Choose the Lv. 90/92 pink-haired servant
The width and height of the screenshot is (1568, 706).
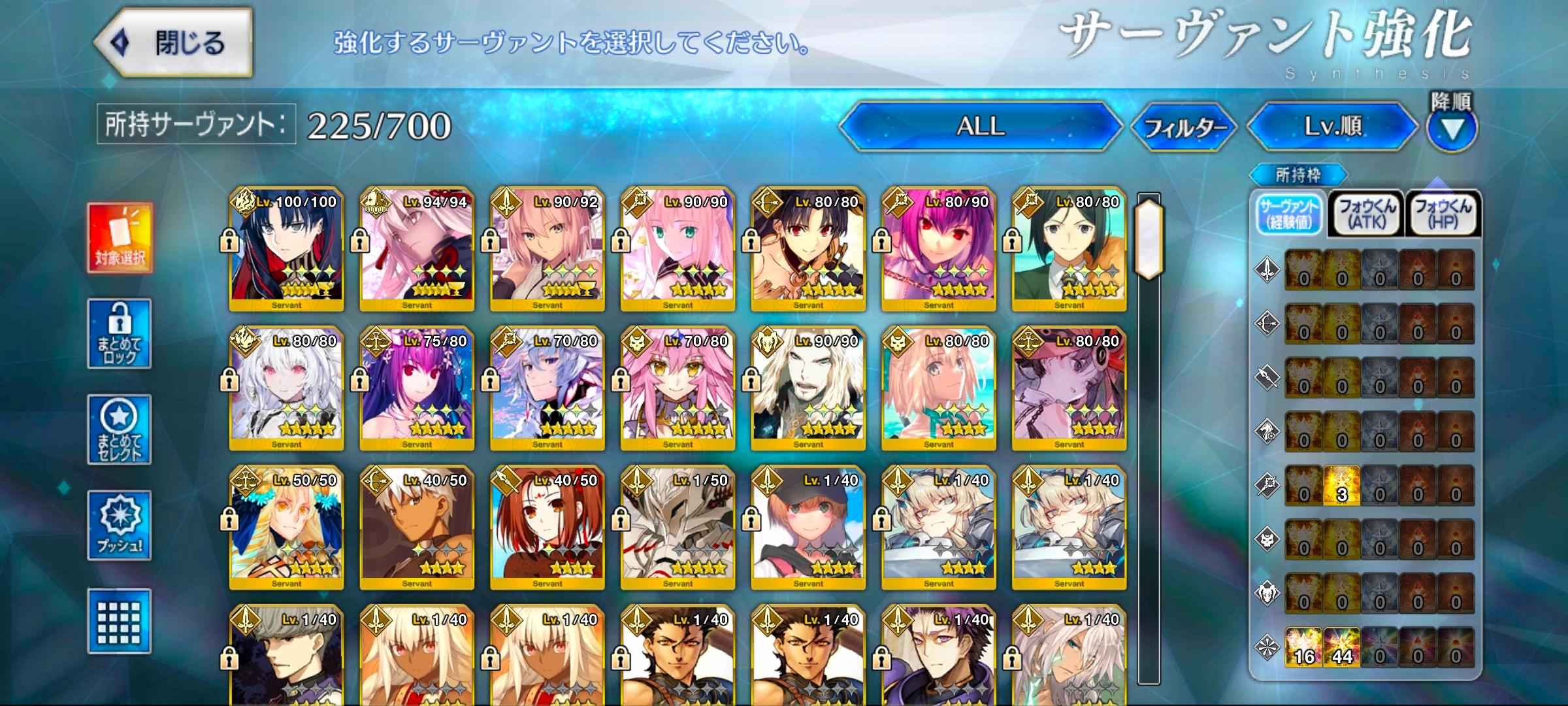pyautogui.click(x=547, y=248)
